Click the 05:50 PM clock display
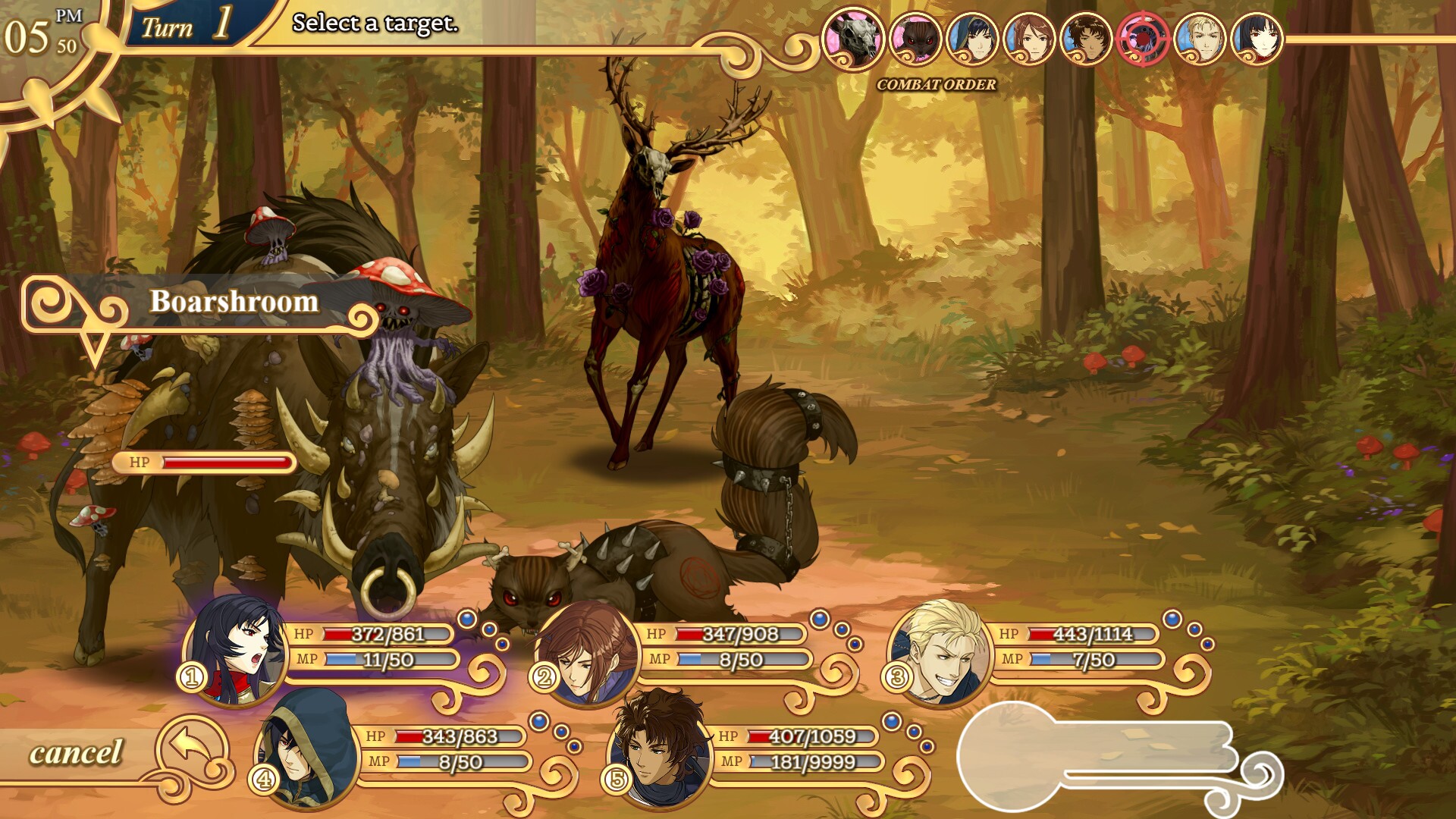This screenshot has width=1456, height=819. (34, 29)
